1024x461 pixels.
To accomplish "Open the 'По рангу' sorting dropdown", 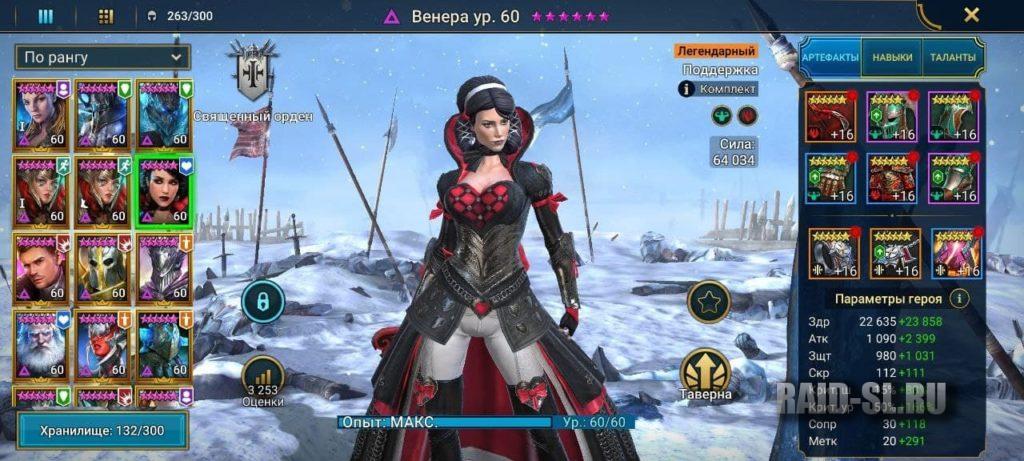I will [103, 56].
